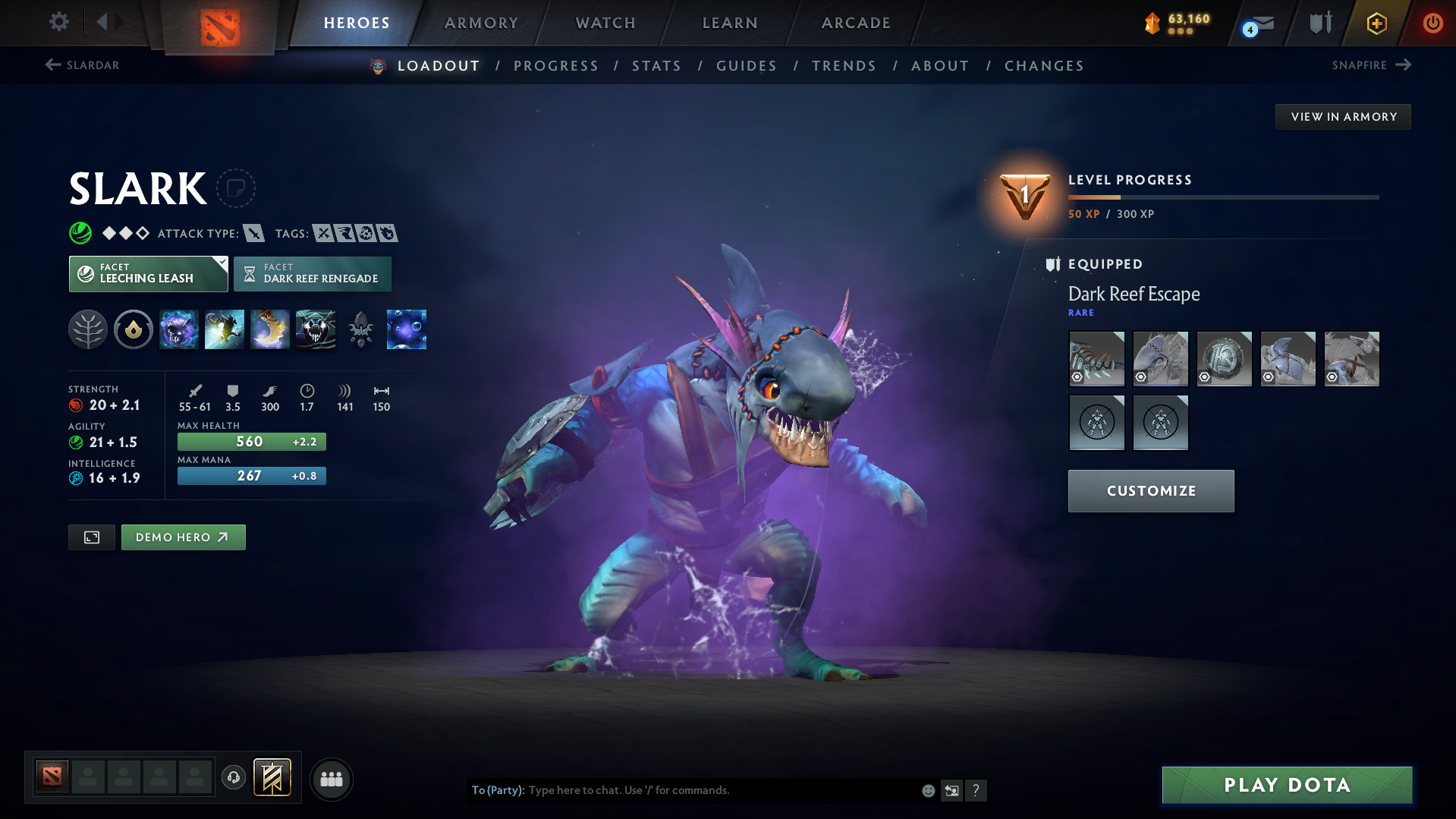Open the Armory menu
The height and width of the screenshot is (819, 1456).
click(481, 23)
